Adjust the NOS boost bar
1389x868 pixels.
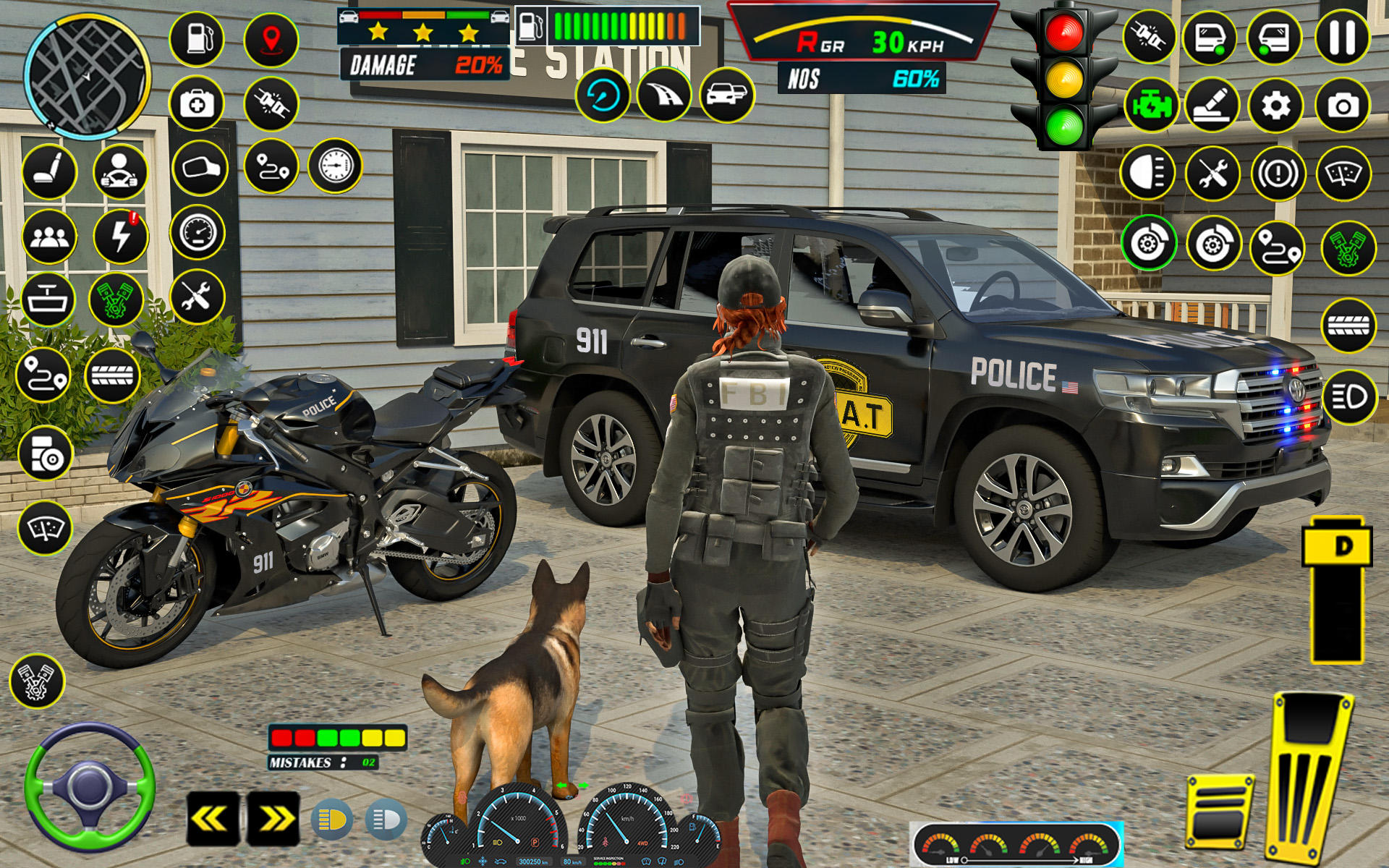point(861,78)
